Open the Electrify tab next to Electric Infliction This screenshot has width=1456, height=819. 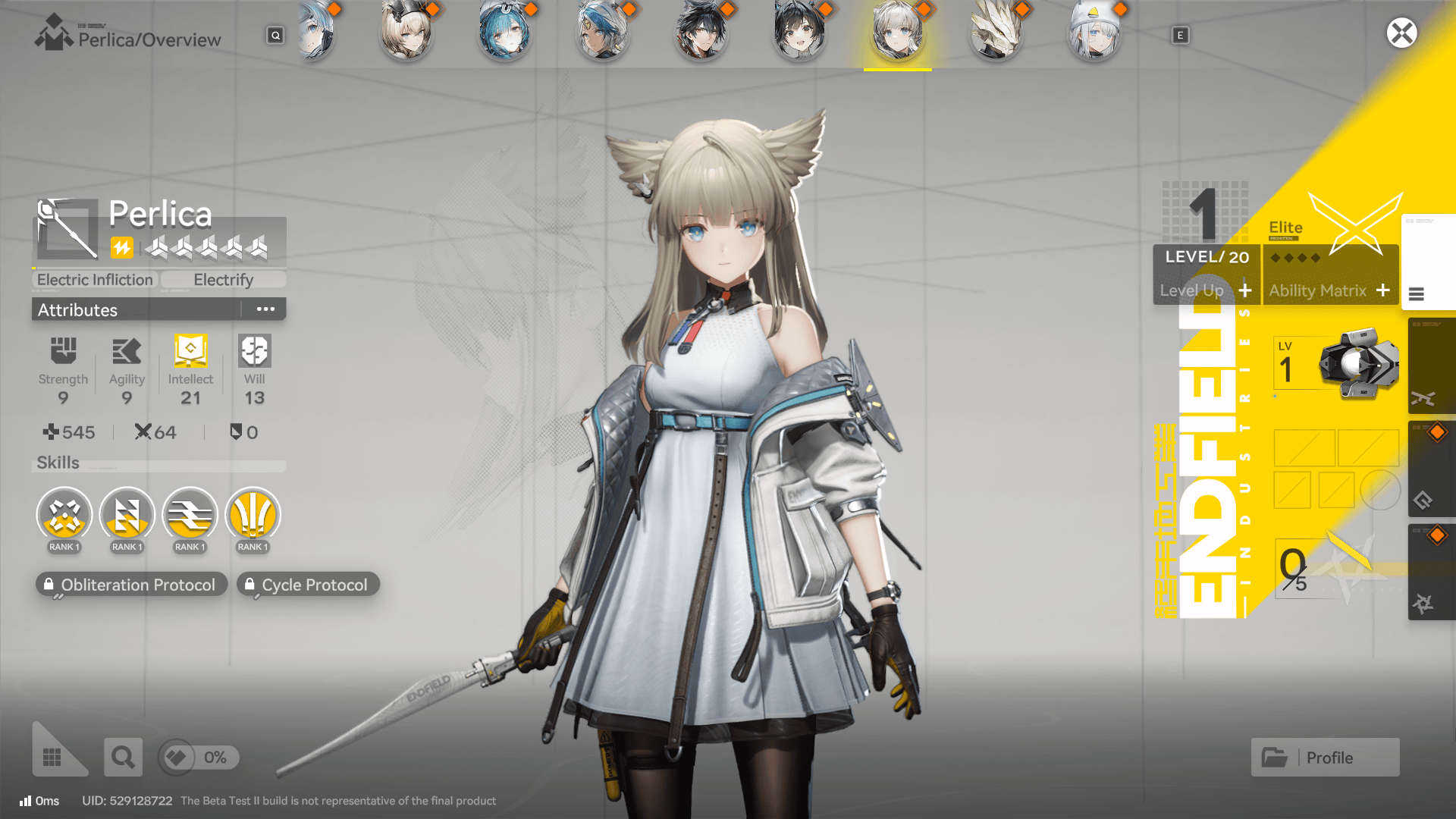[x=223, y=279]
